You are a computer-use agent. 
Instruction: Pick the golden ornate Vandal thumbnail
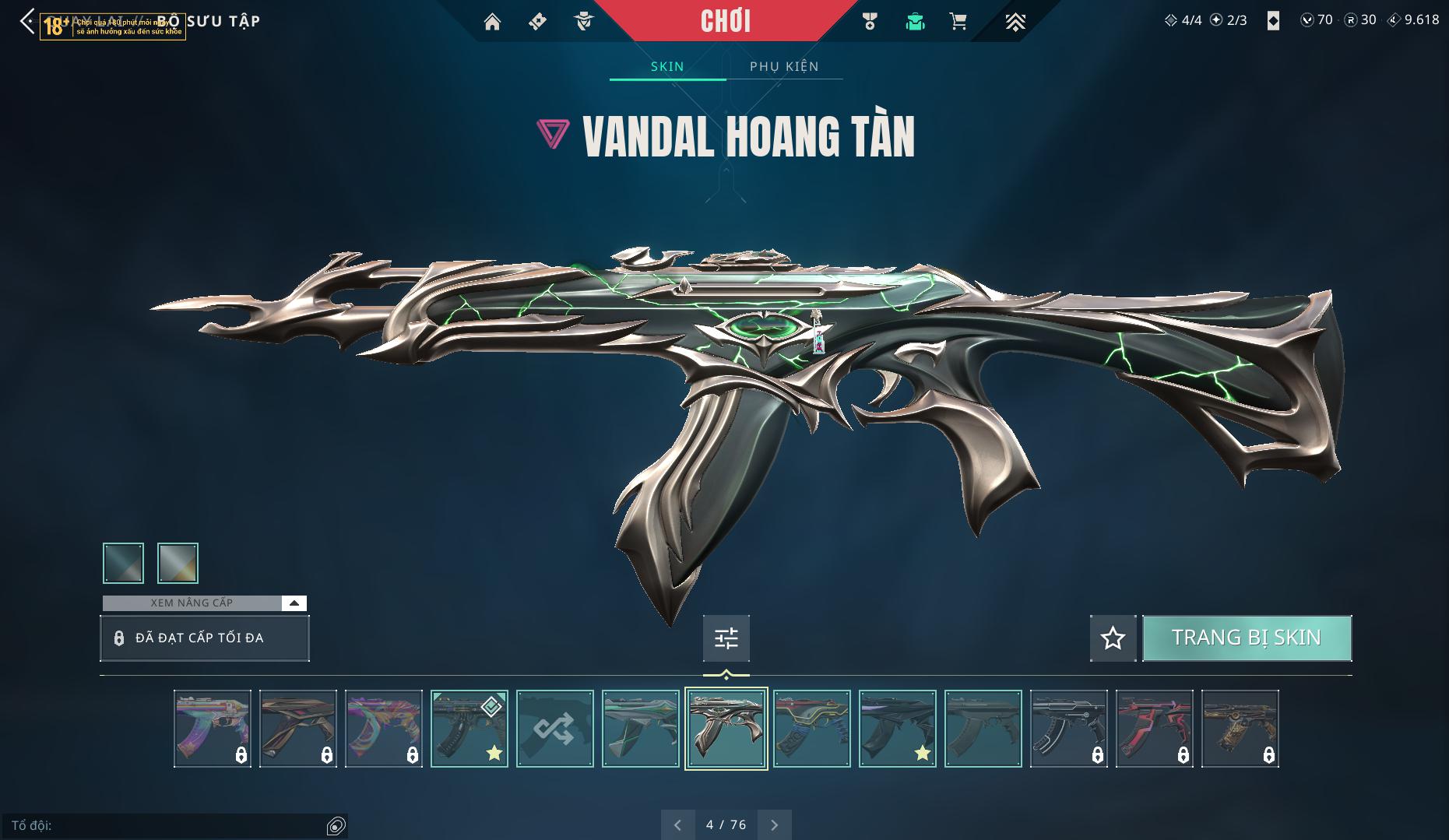[x=1240, y=729]
